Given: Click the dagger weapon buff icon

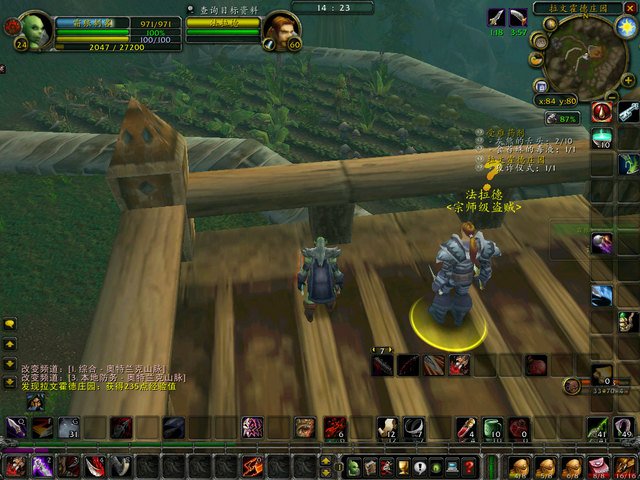Looking at the screenshot, I should coord(497,17).
